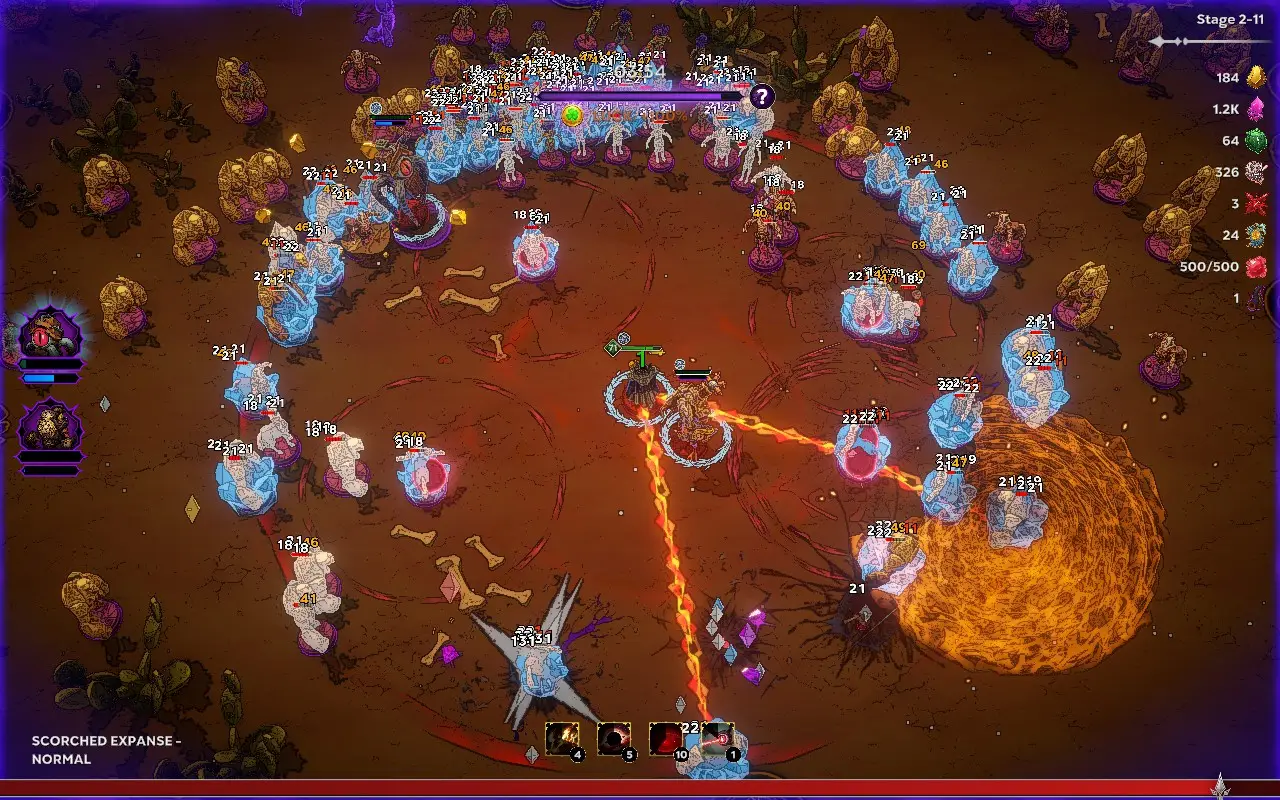The width and height of the screenshot is (1280, 800).
Task: Open the question mark bubble above the boss bar
Action: [x=763, y=97]
